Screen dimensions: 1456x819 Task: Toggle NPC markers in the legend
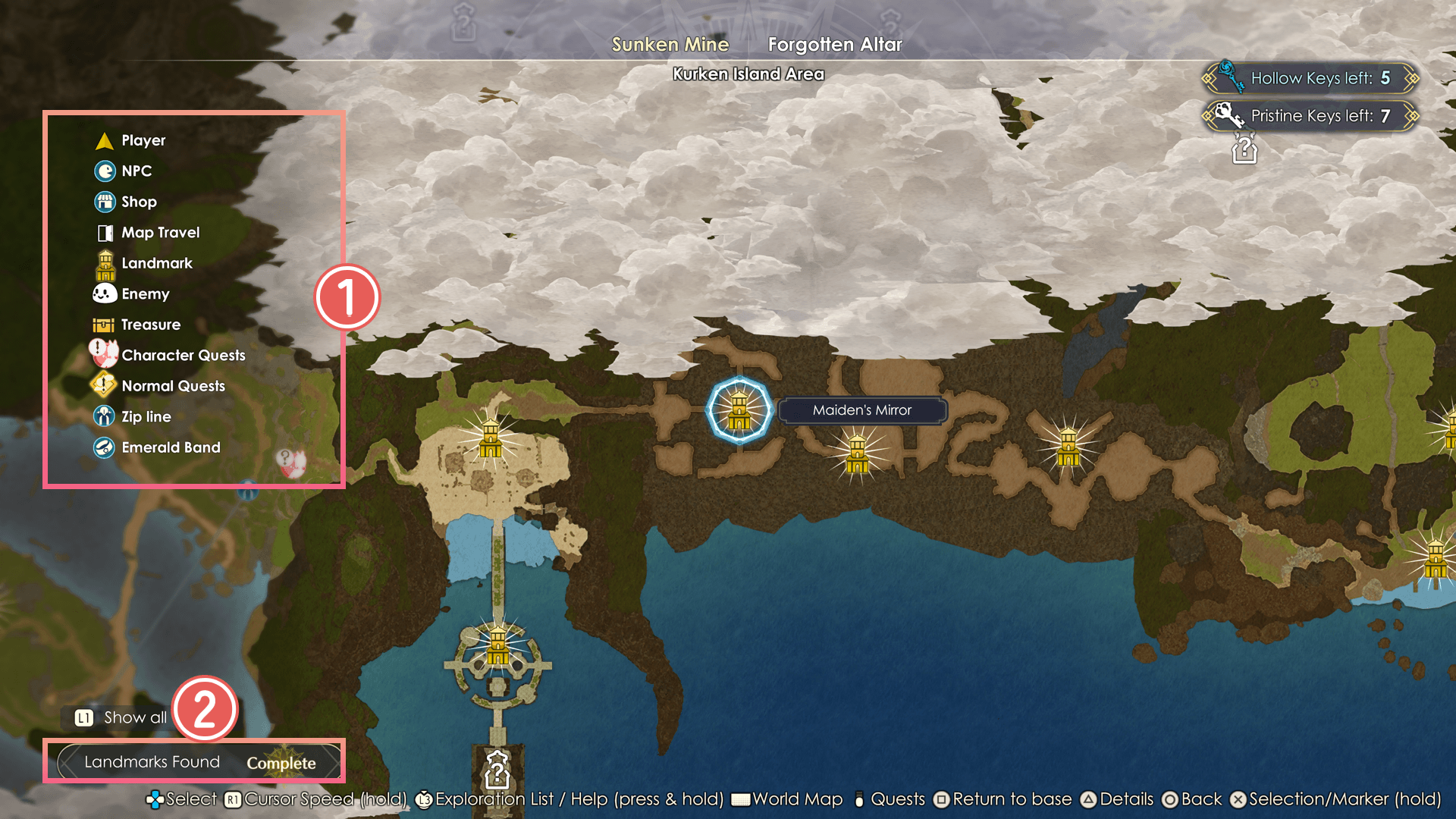click(136, 171)
